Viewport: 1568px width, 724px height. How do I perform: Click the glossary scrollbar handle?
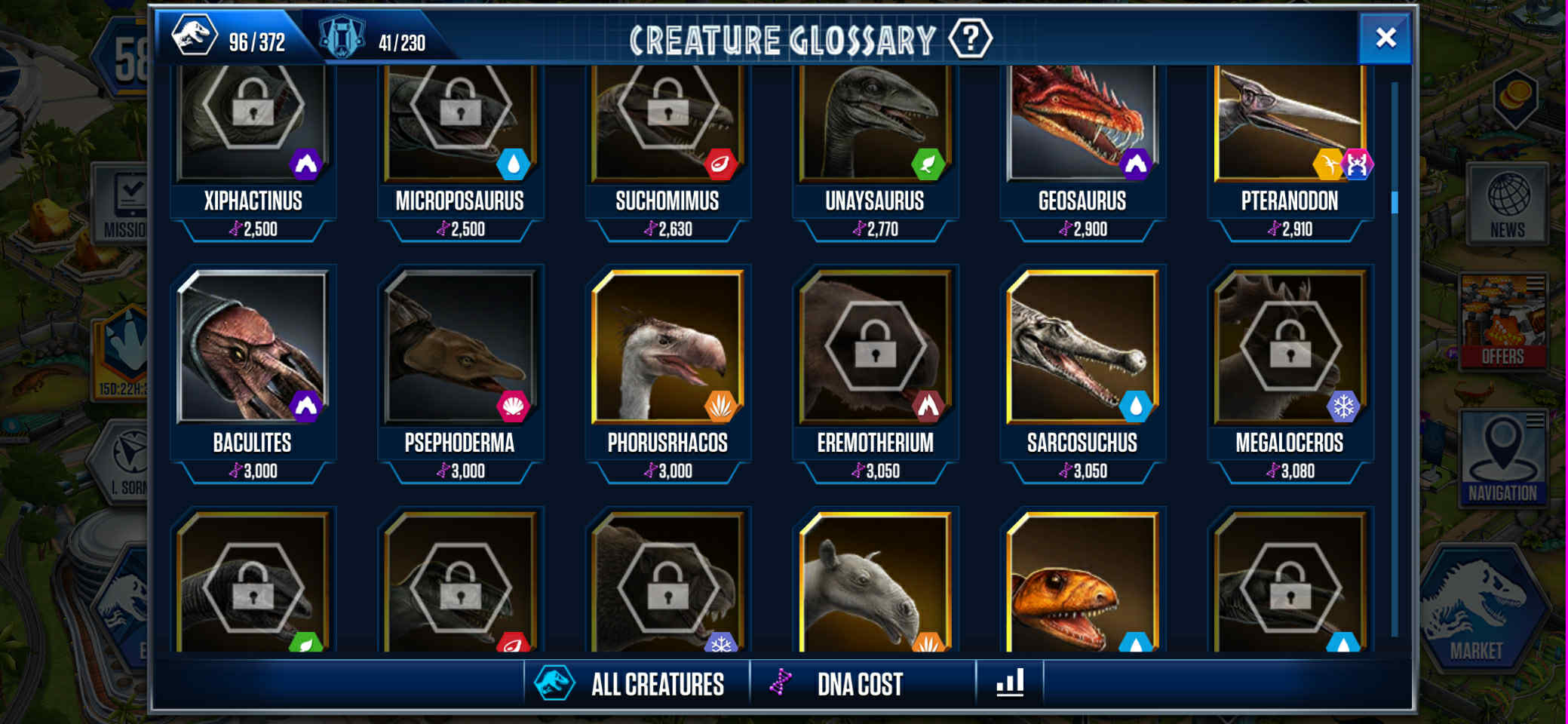click(x=1395, y=202)
